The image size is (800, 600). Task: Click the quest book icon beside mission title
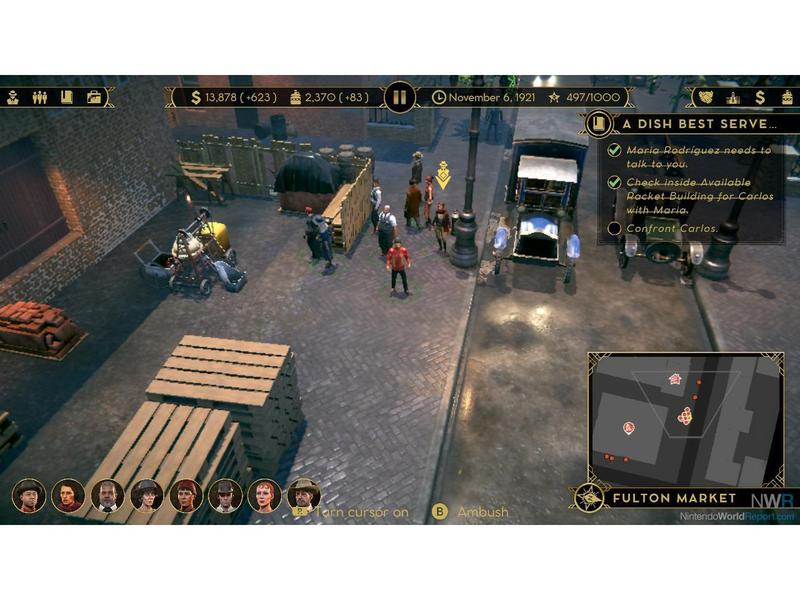599,124
